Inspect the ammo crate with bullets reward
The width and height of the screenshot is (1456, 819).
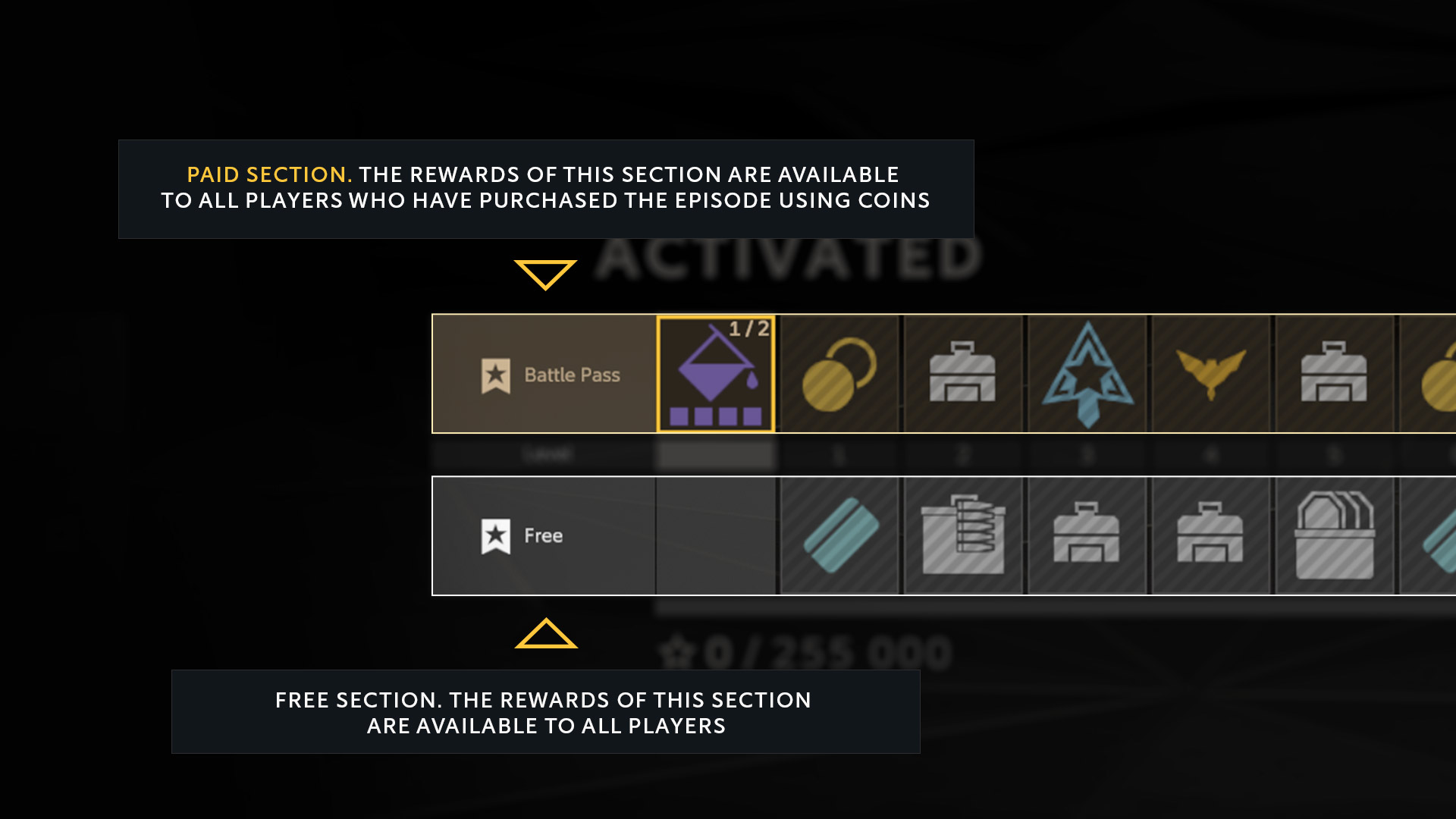pos(962,536)
